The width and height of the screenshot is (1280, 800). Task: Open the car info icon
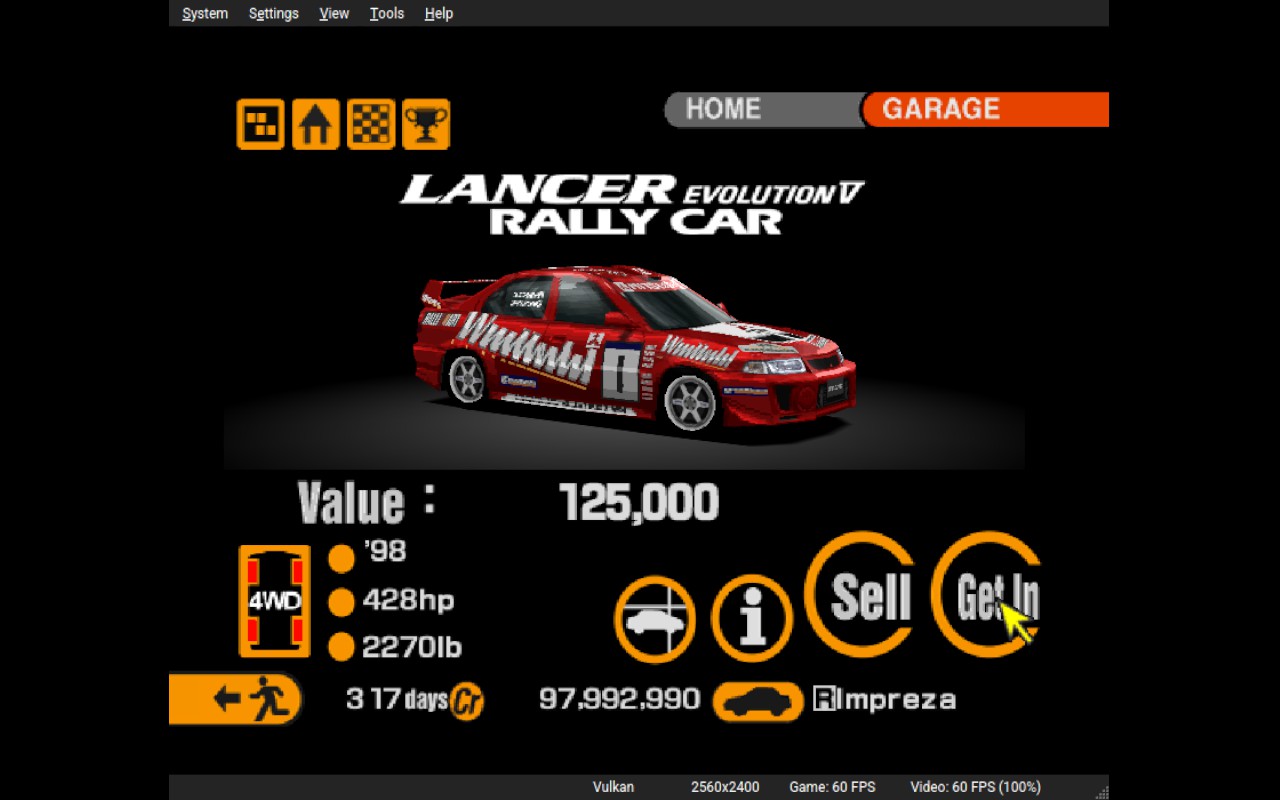tap(752, 619)
